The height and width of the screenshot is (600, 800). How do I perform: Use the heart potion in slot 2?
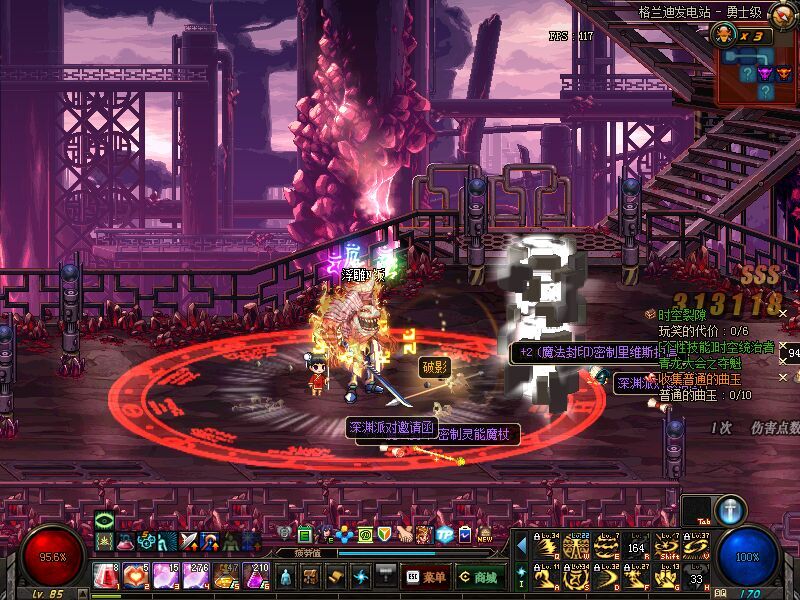tap(135, 576)
